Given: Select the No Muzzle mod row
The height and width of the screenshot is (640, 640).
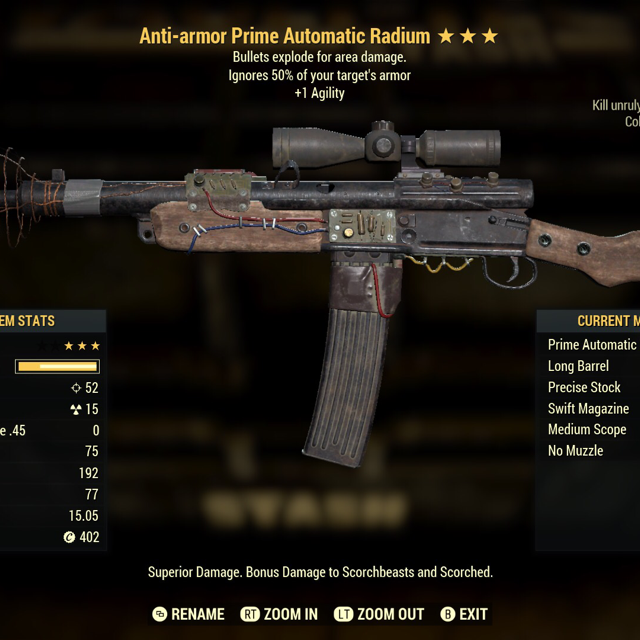Looking at the screenshot, I should click(x=576, y=450).
